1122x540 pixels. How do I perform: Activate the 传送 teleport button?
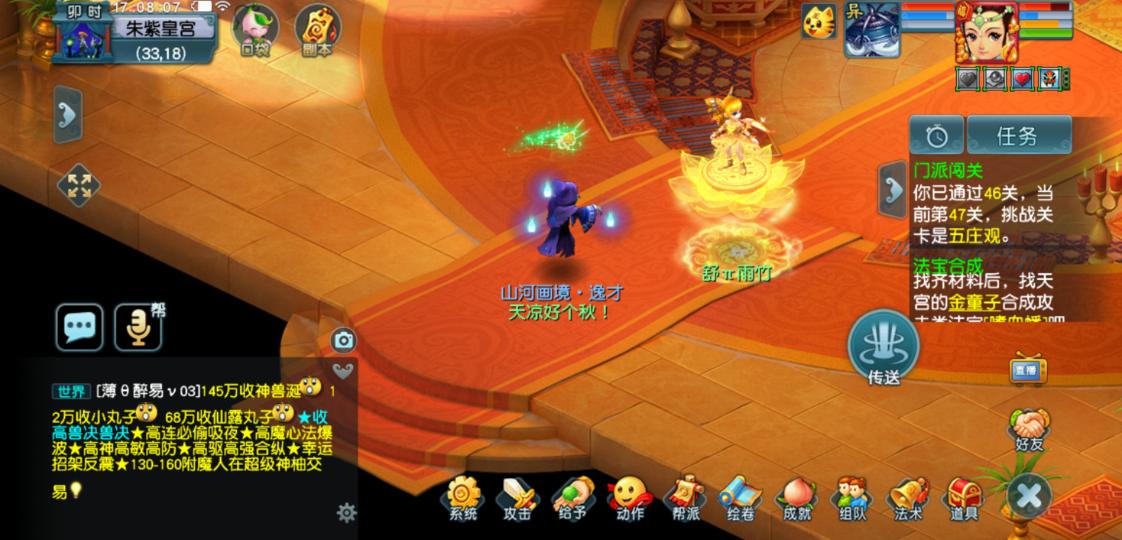(x=883, y=348)
